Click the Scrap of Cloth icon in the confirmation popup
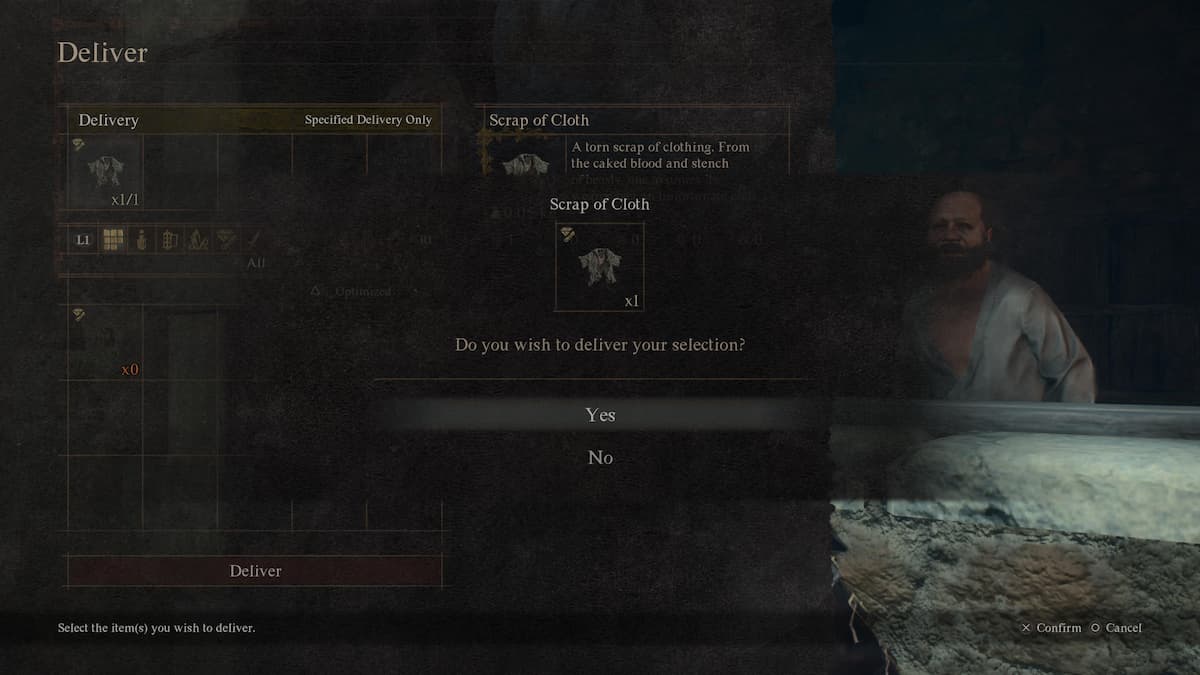The height and width of the screenshot is (675, 1200). point(599,266)
